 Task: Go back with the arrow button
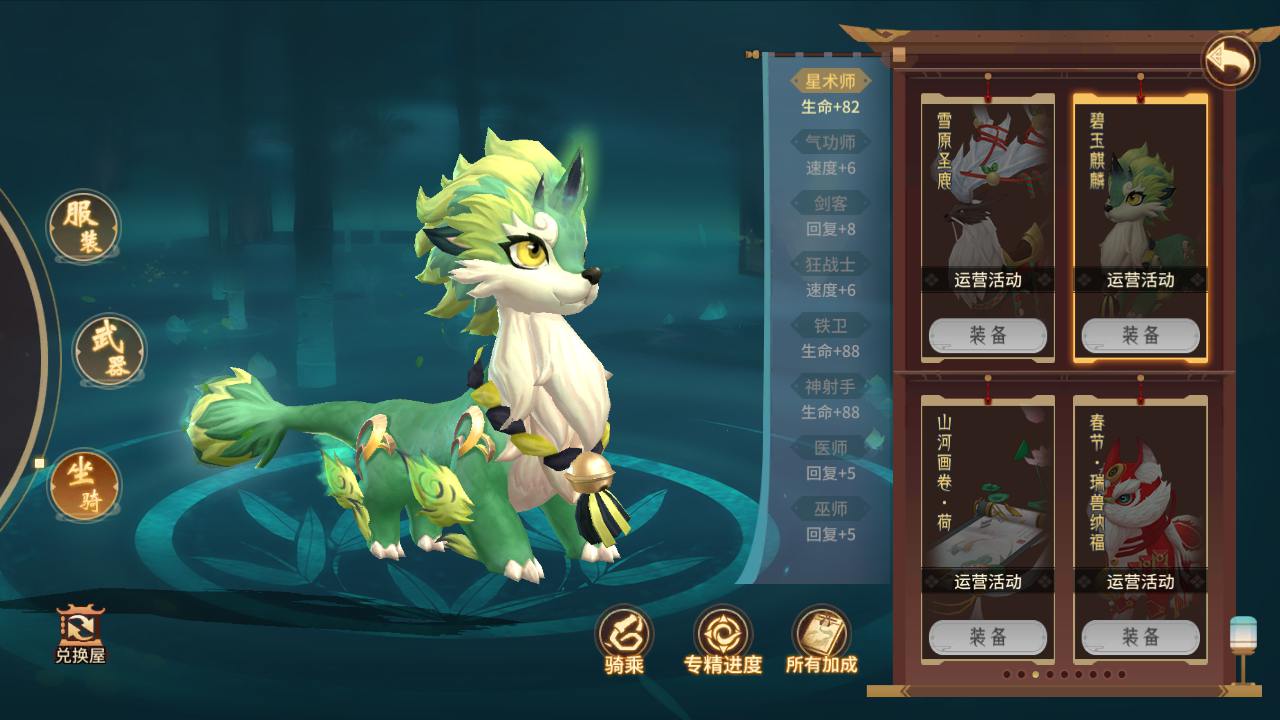[1230, 62]
